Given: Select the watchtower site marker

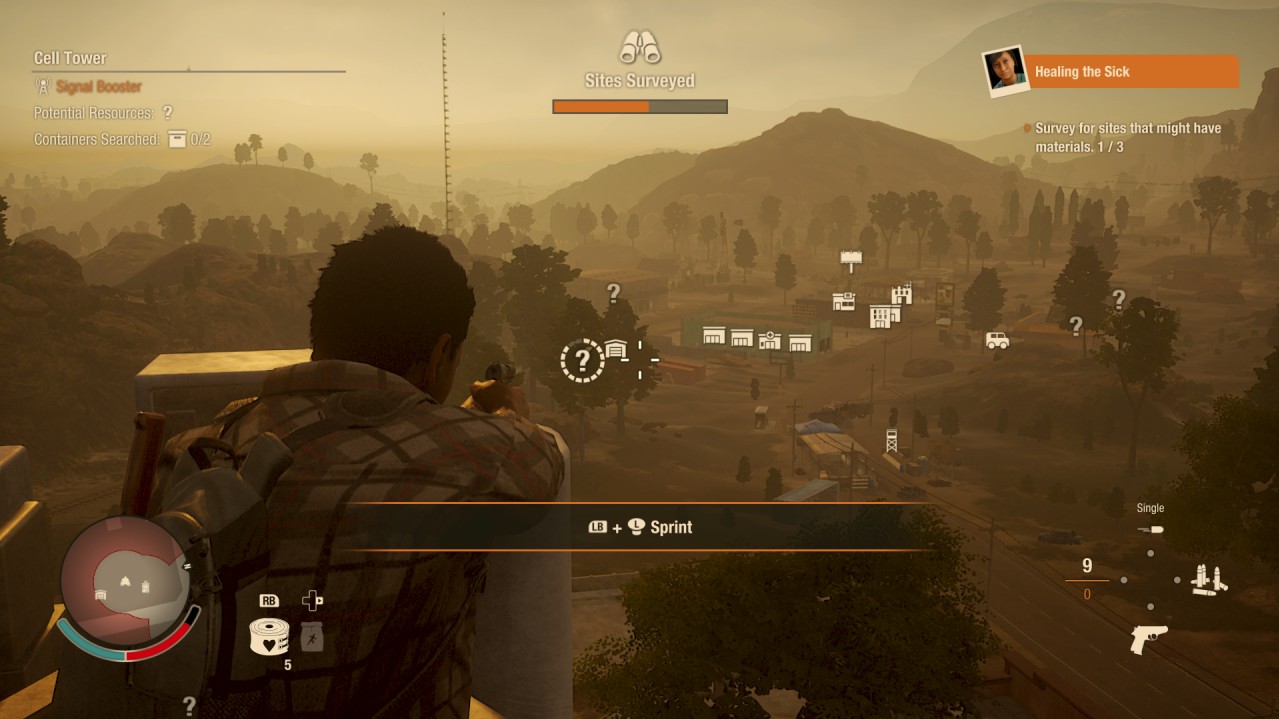Looking at the screenshot, I should (x=891, y=440).
